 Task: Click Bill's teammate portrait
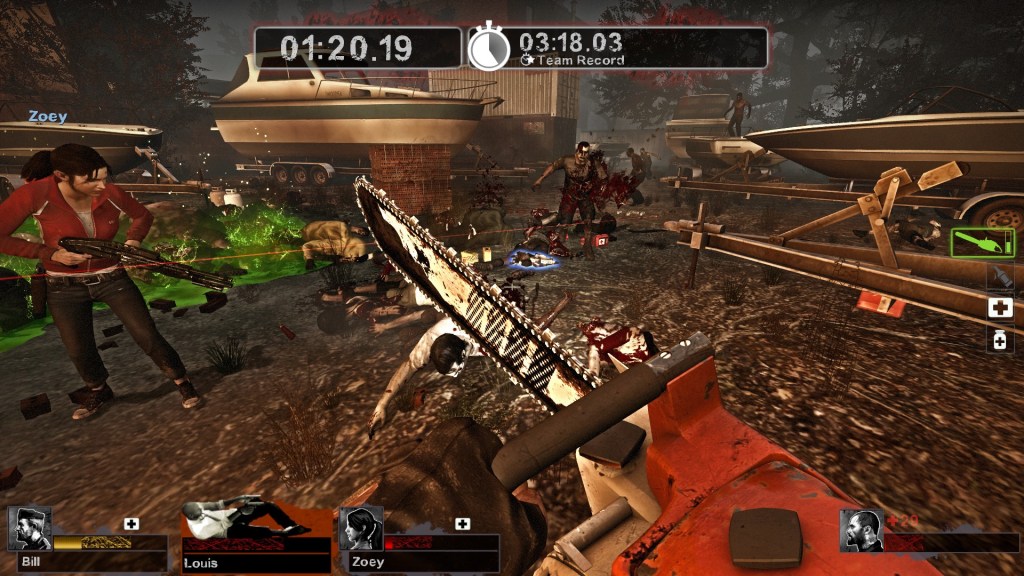coord(30,528)
